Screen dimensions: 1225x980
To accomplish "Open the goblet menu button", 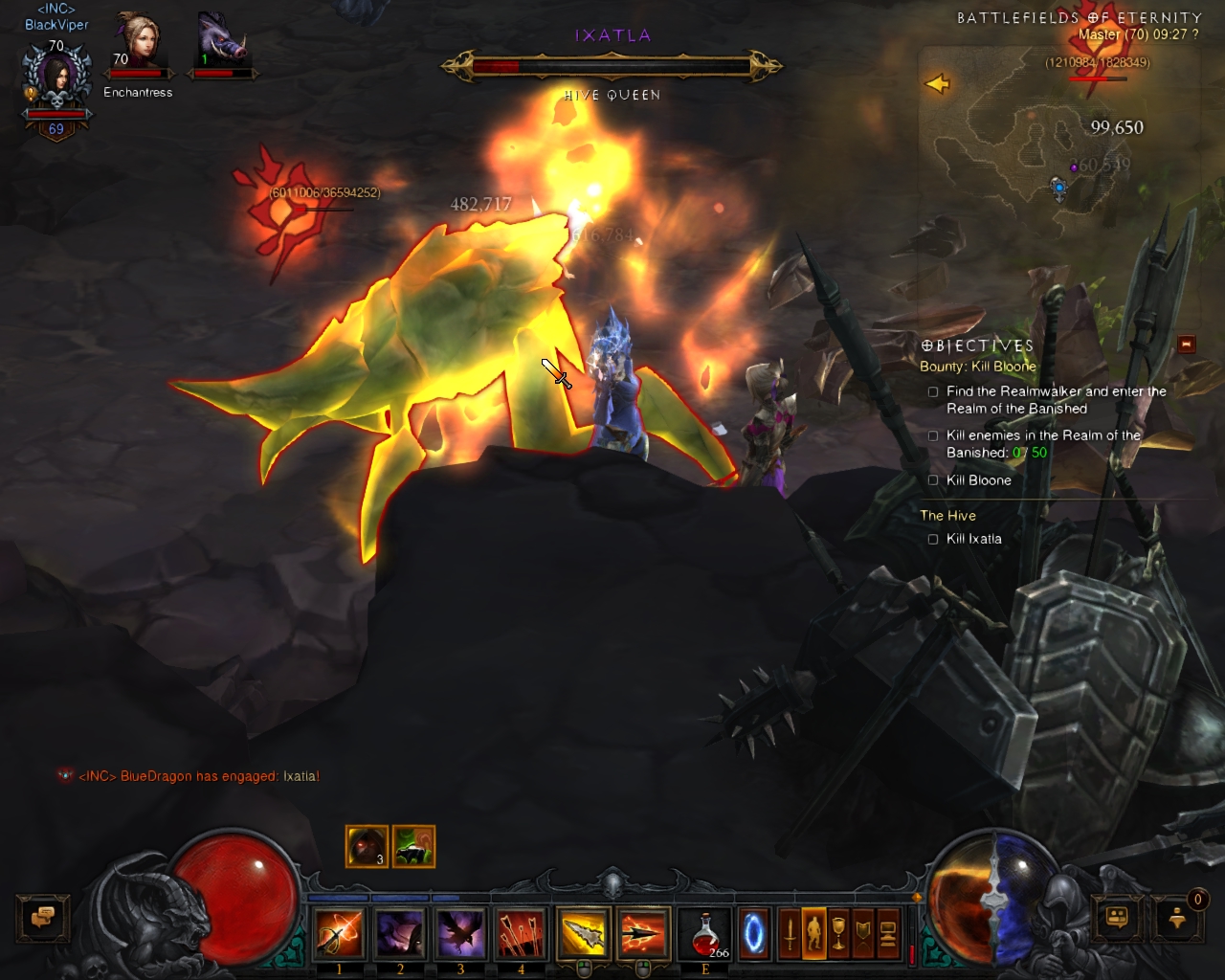I will click(x=838, y=934).
